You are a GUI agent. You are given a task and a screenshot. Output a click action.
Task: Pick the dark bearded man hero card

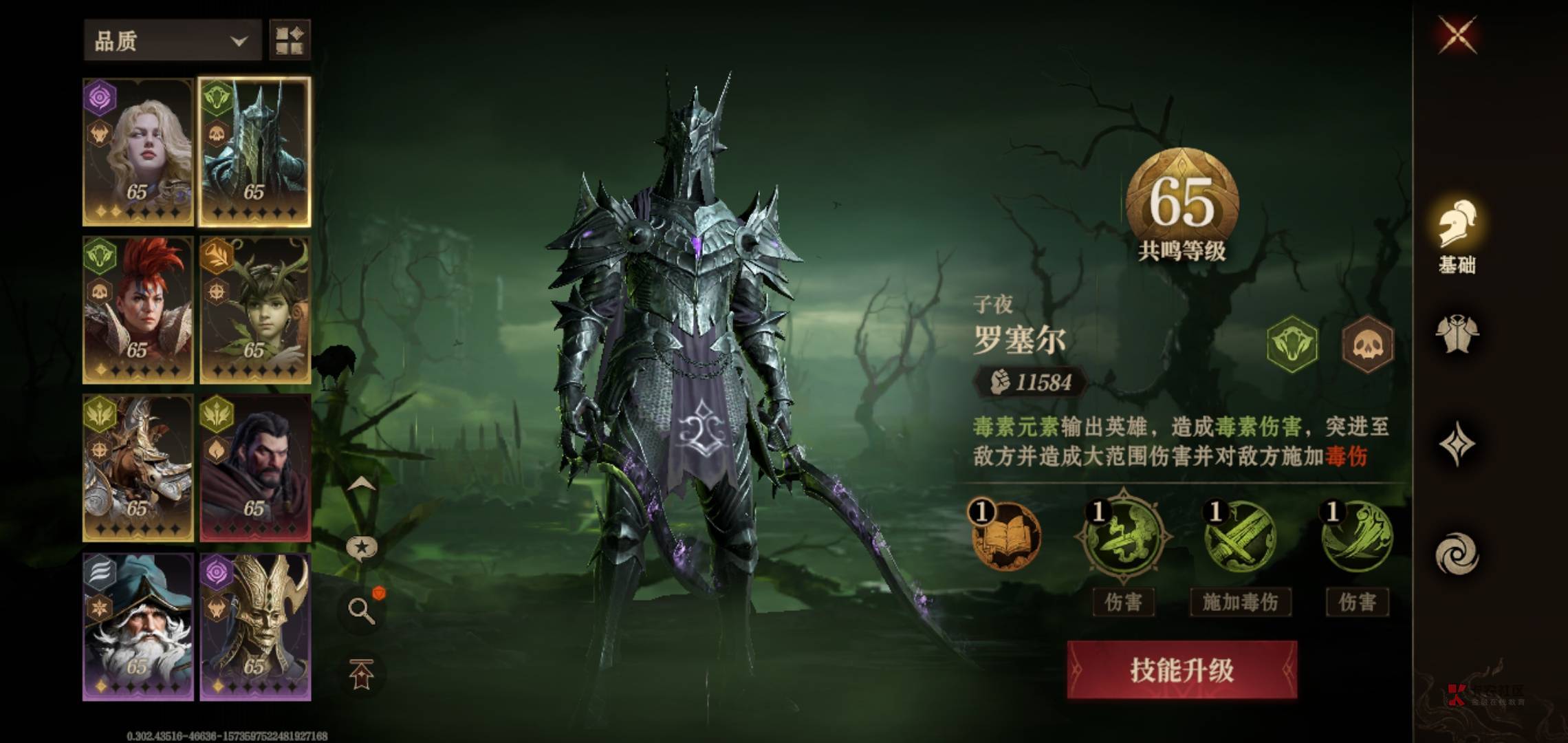(x=255, y=469)
